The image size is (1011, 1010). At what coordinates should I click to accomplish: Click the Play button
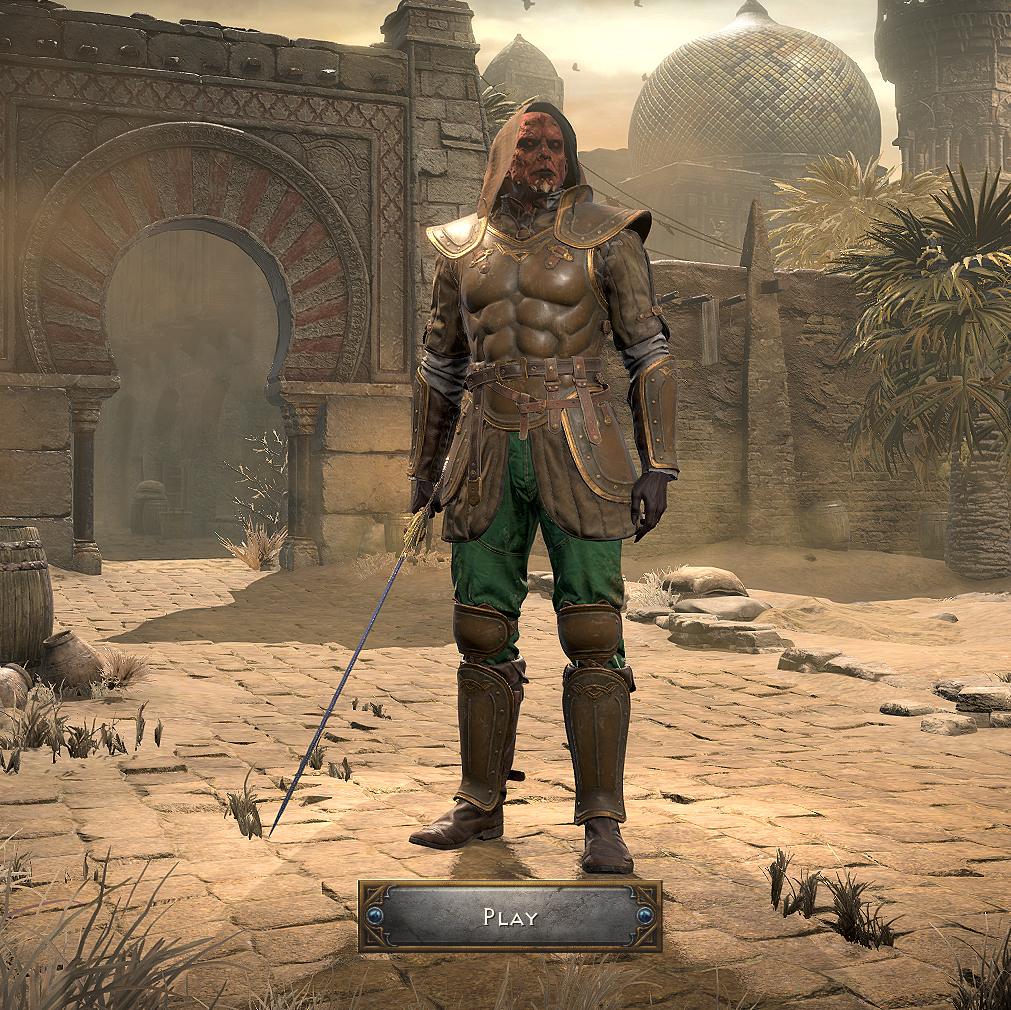pos(510,916)
